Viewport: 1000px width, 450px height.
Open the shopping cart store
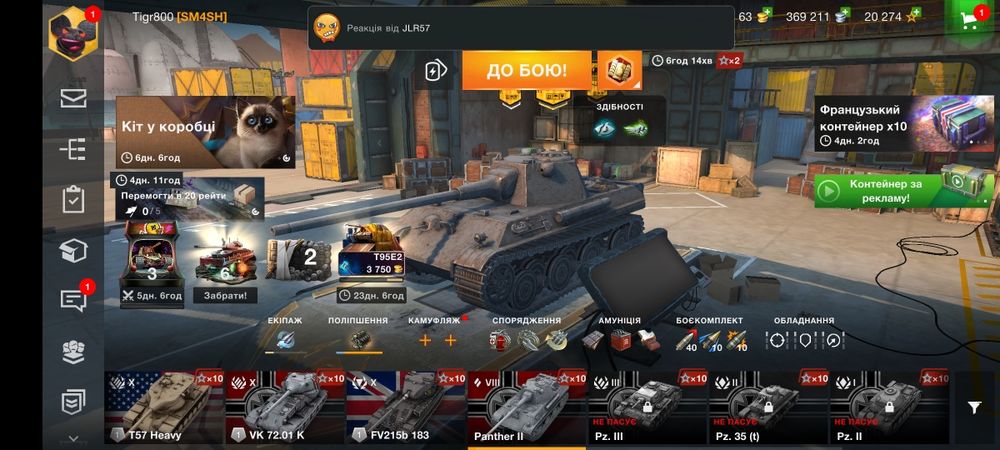pyautogui.click(x=968, y=21)
